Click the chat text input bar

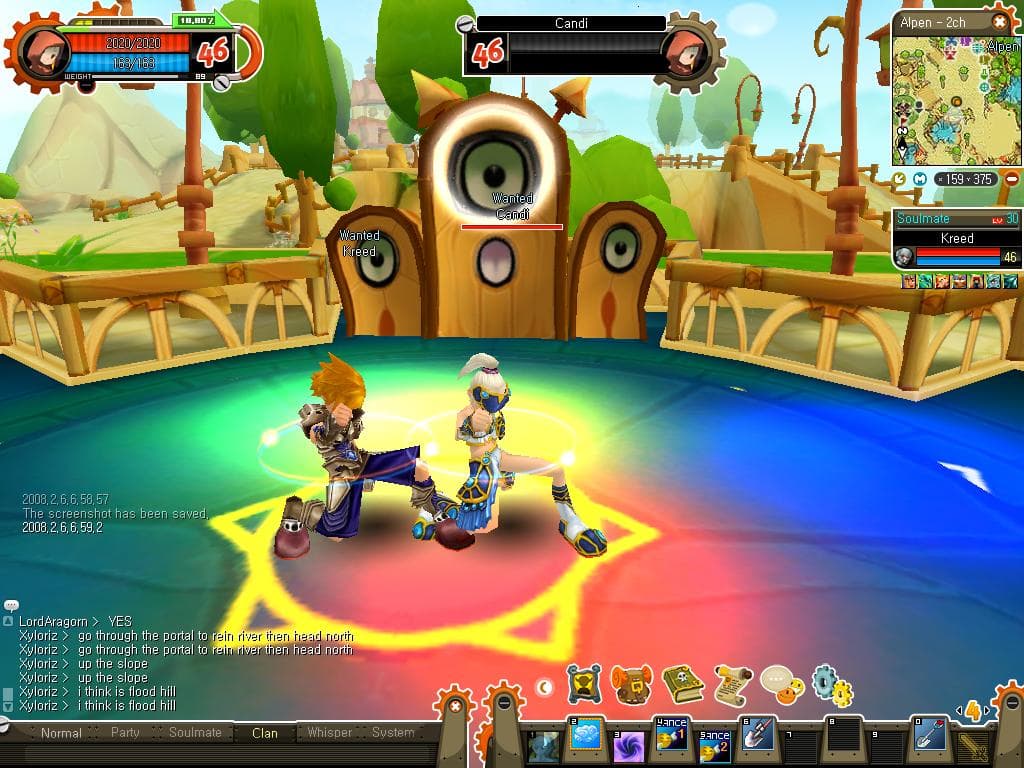(x=220, y=752)
